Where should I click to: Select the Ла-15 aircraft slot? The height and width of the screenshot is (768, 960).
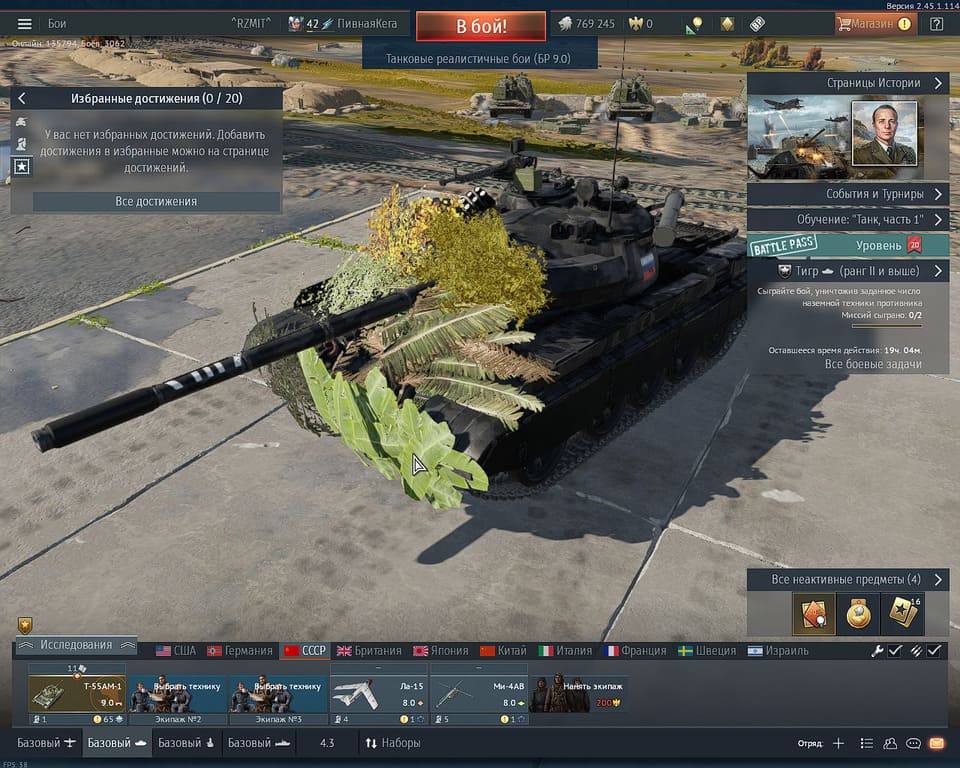[378, 694]
